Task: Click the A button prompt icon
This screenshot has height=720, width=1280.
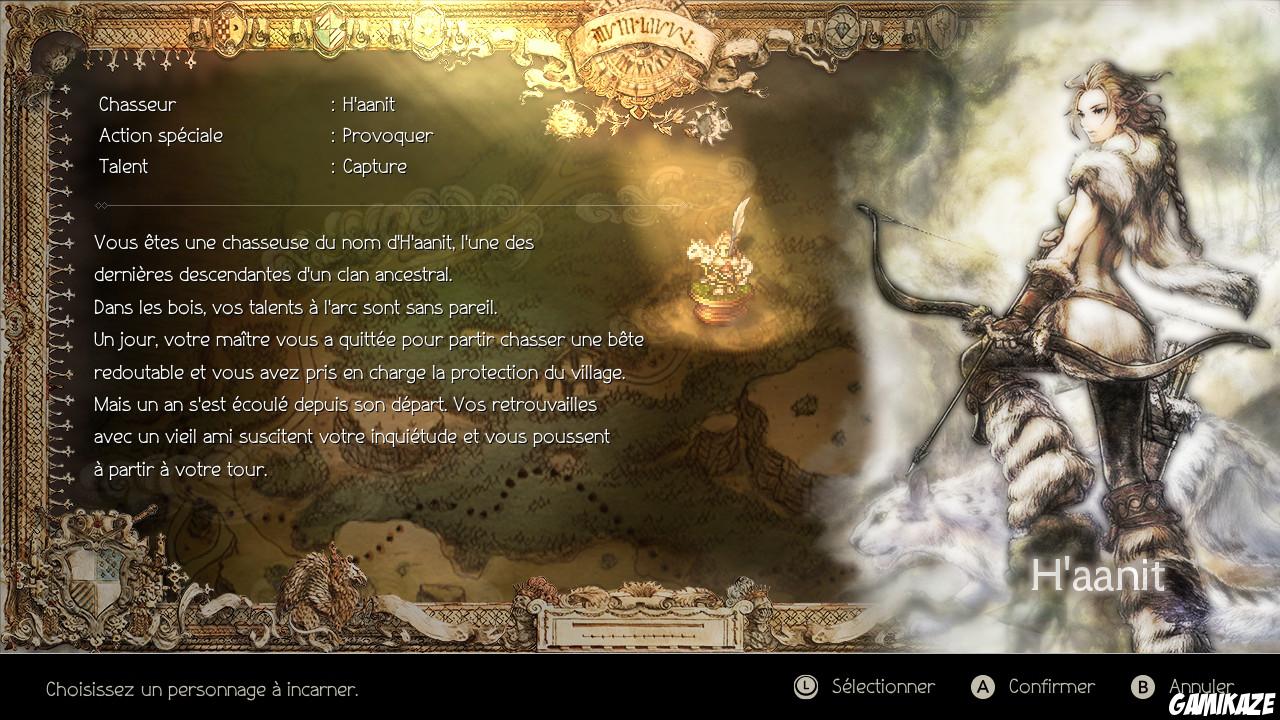Action: (x=983, y=687)
